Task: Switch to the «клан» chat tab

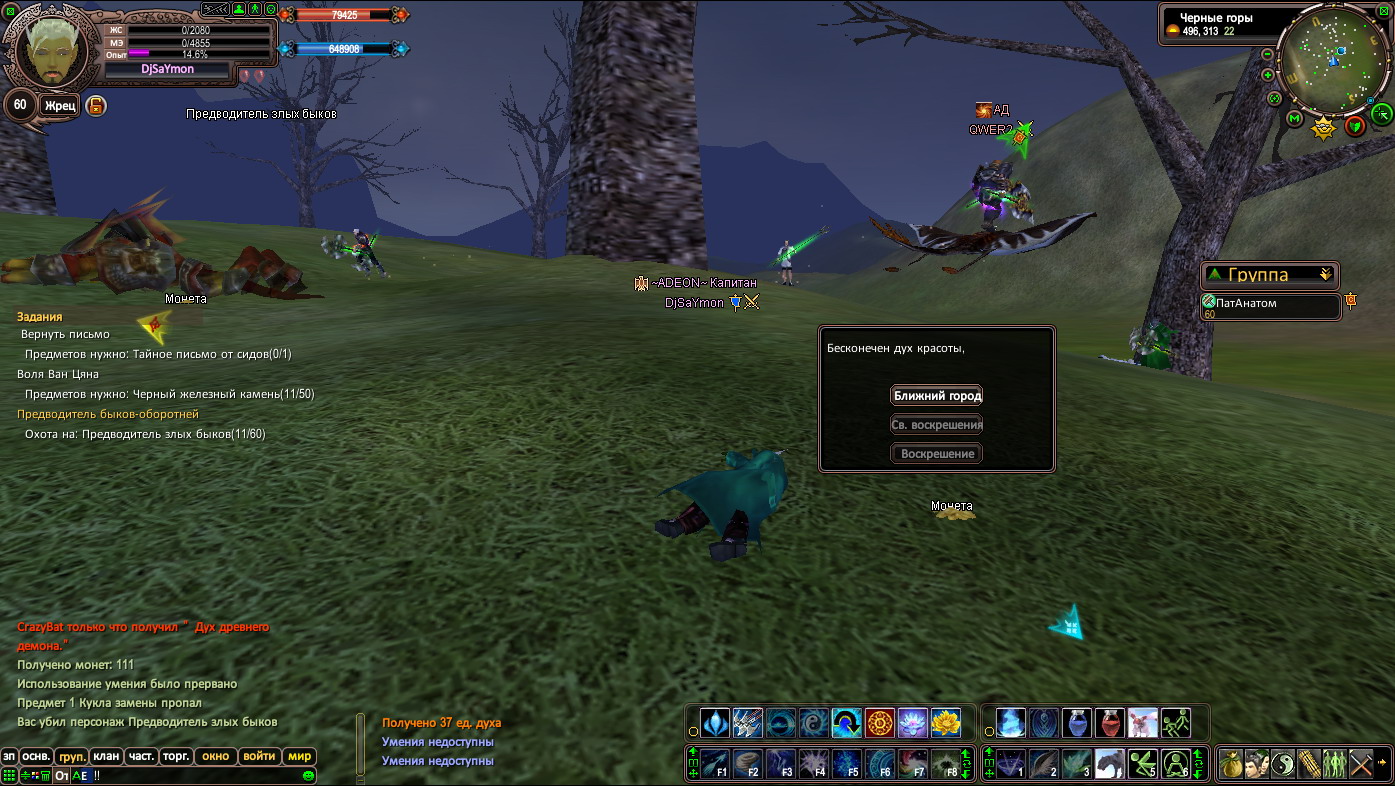Action: tap(105, 756)
